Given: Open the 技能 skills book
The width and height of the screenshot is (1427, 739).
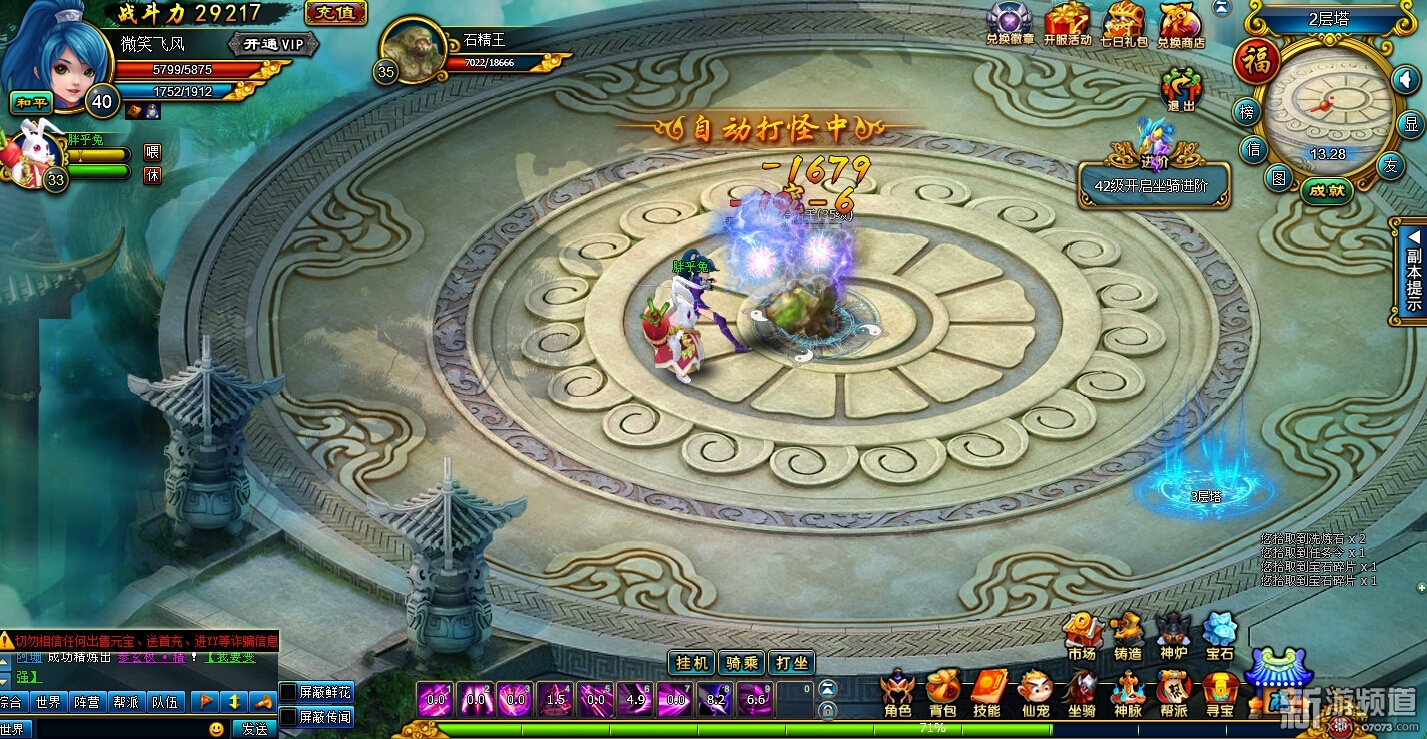Looking at the screenshot, I should click(x=987, y=693).
